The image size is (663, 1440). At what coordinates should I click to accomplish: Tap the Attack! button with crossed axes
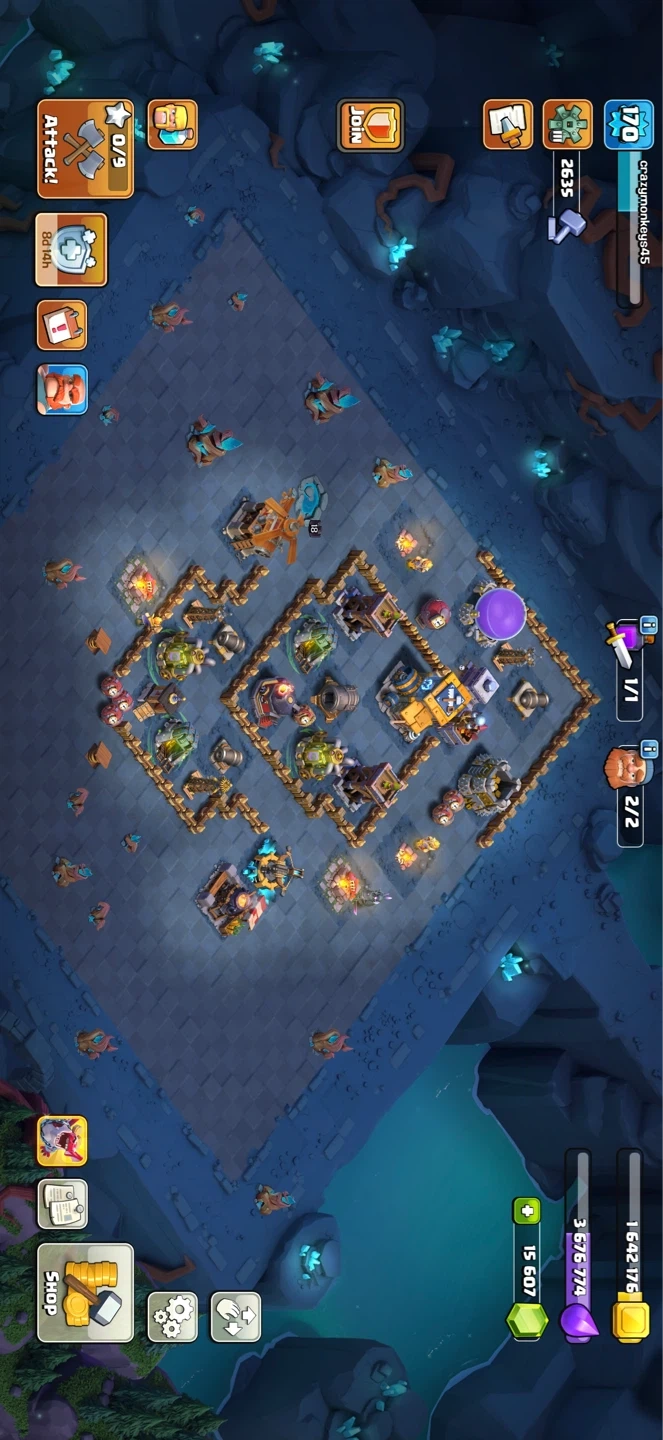[85, 148]
